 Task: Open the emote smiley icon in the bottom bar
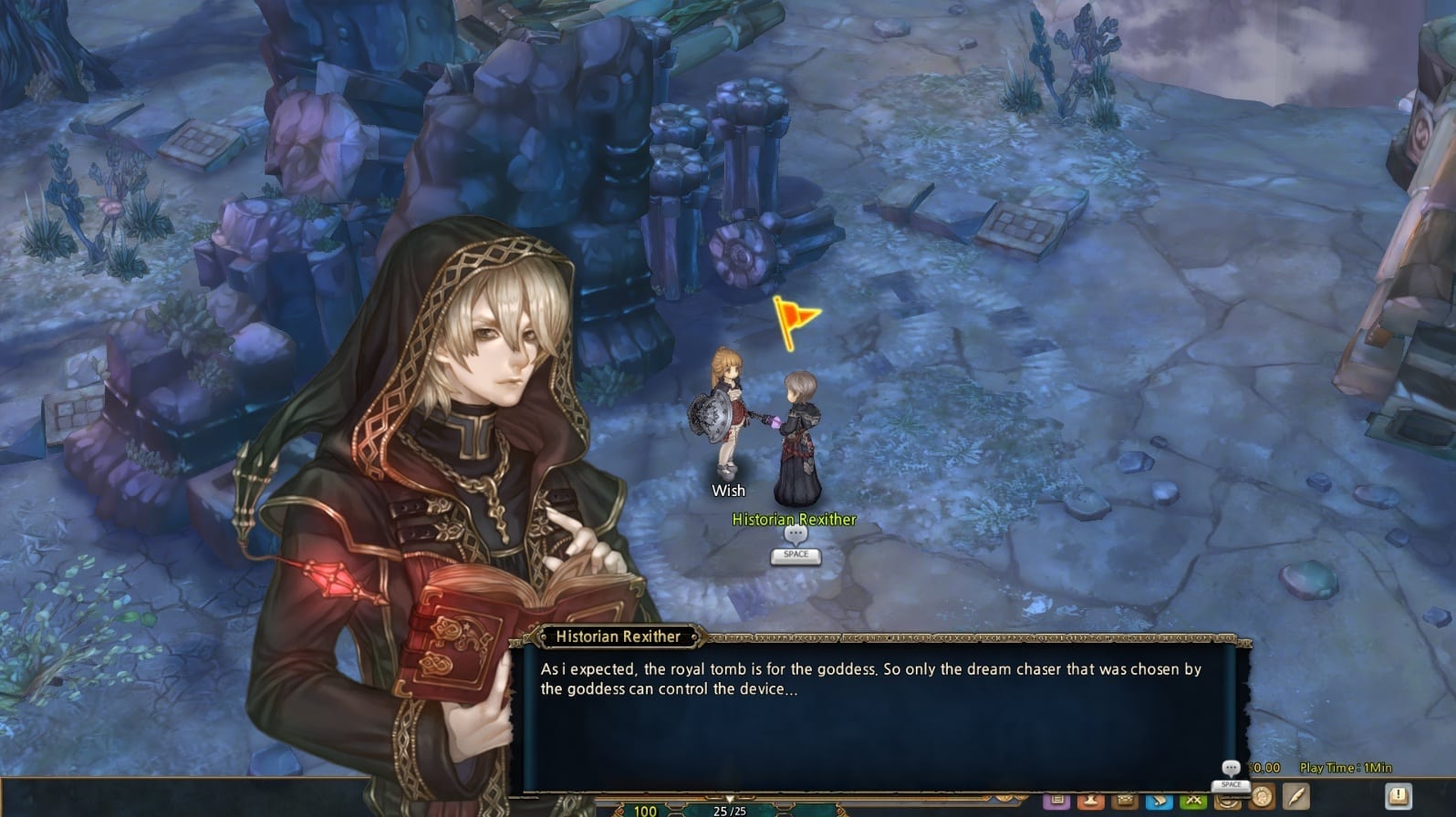coord(1228,800)
